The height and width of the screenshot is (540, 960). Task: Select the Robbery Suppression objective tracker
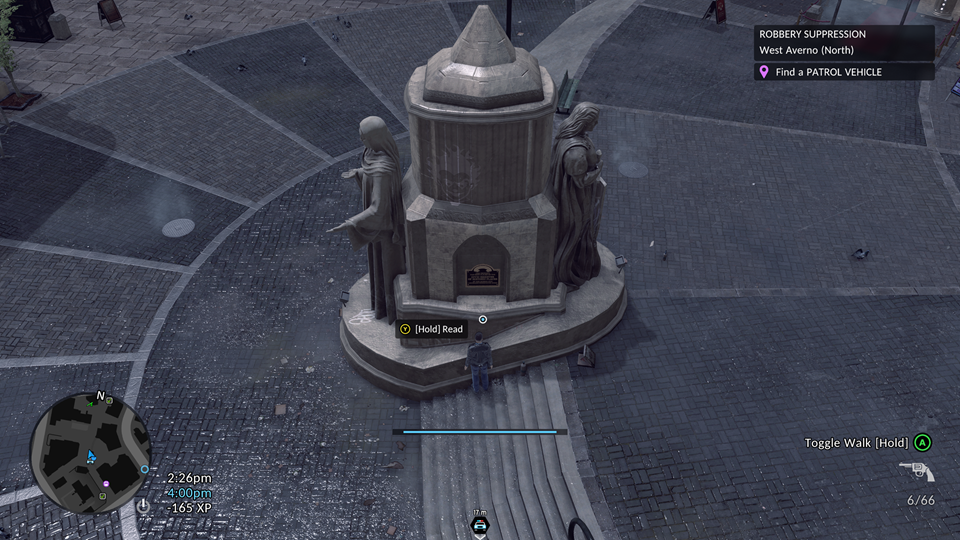coord(844,43)
